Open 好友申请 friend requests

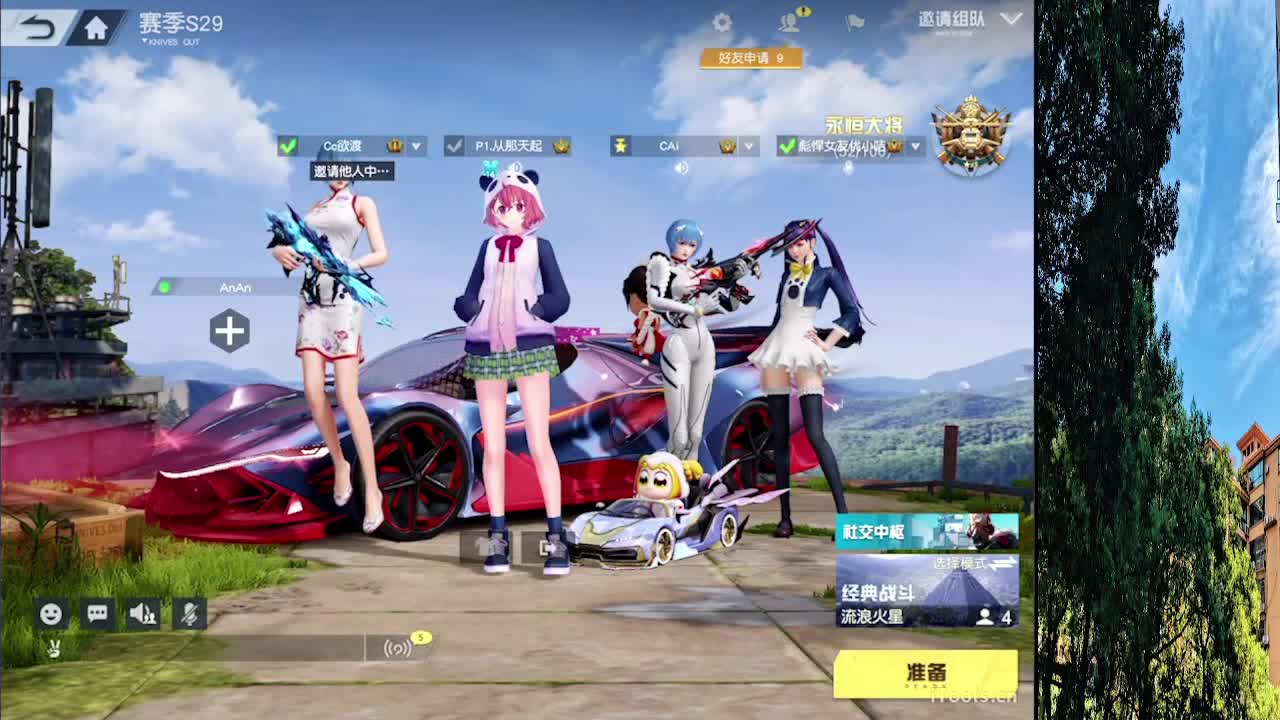point(749,59)
